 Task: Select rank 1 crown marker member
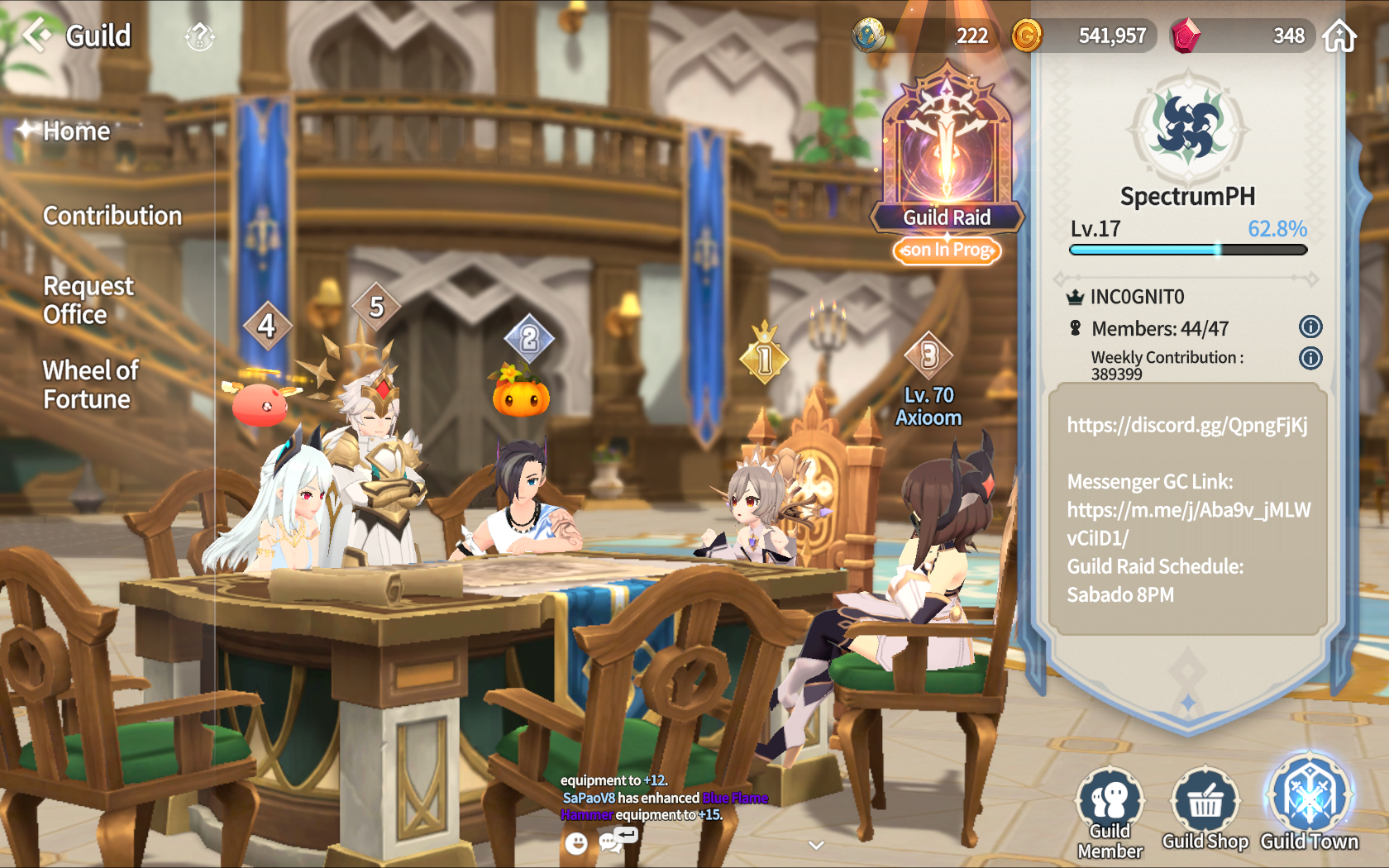(764, 357)
